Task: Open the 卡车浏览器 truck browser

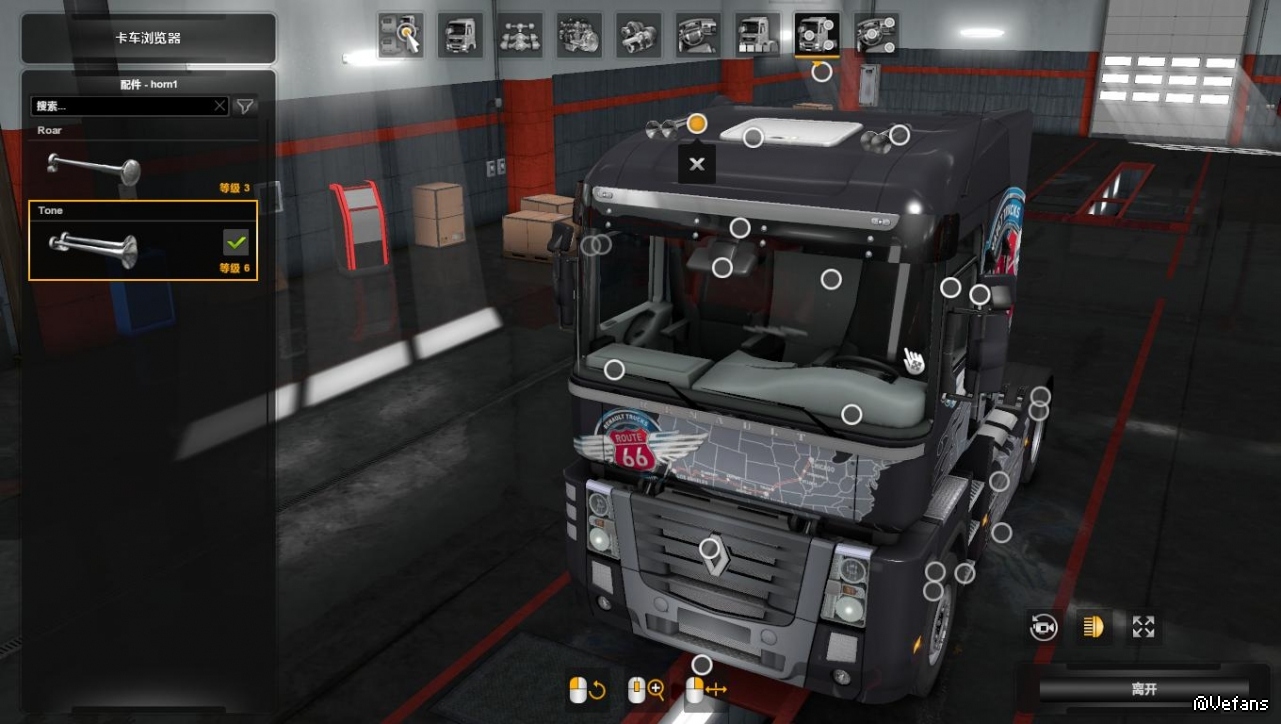Action: [x=148, y=38]
